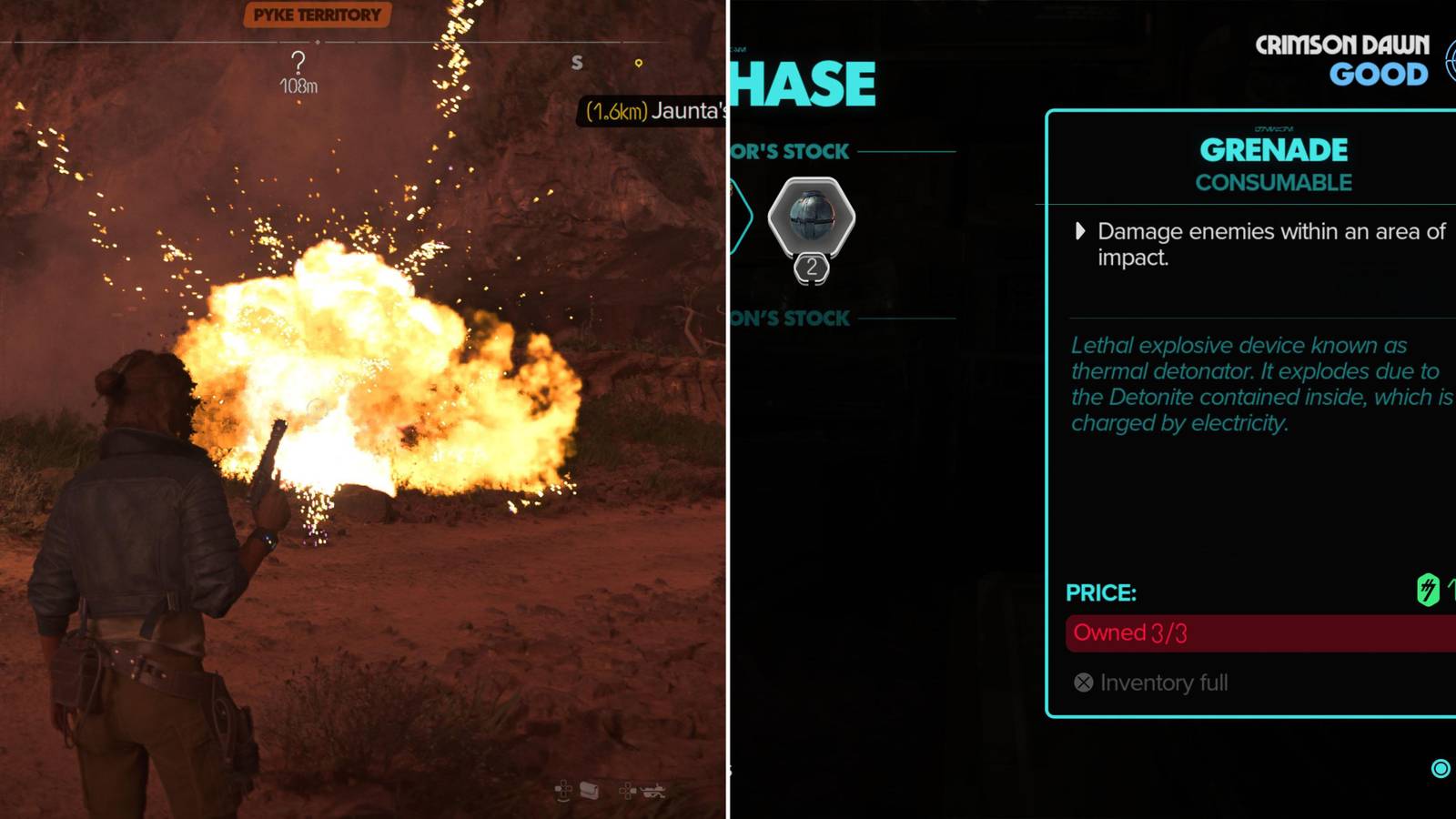
Task: Click the grenade quantity badge showing 2
Action: point(811,268)
